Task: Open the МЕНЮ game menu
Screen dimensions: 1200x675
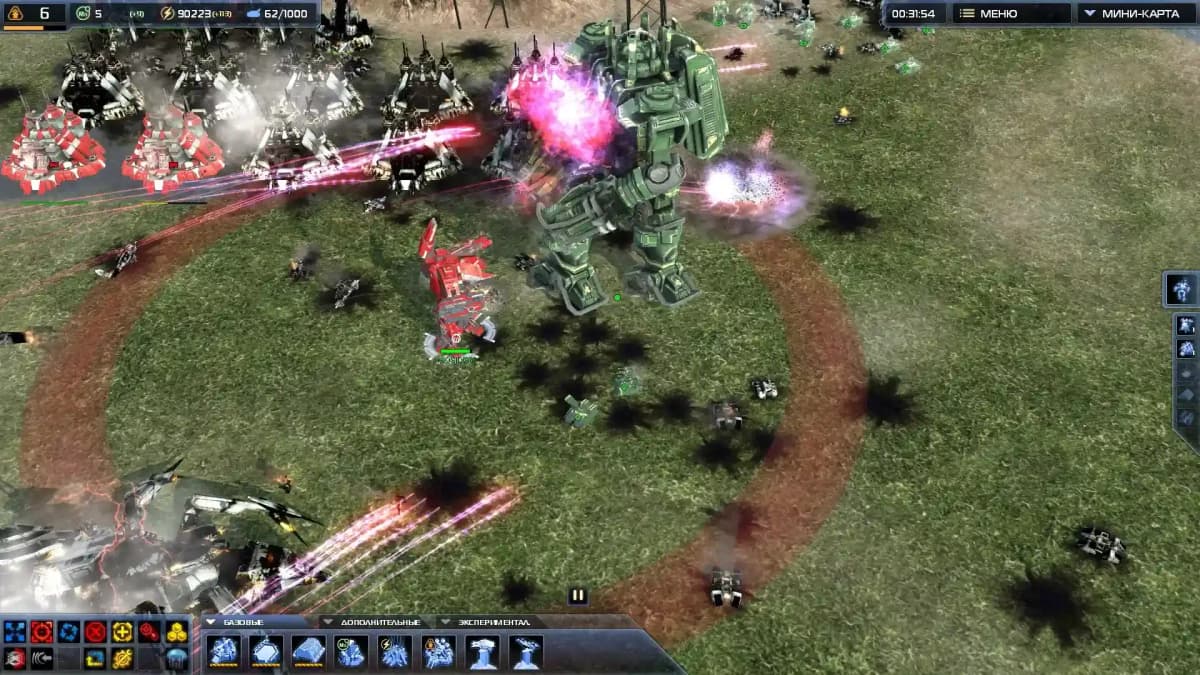Action: (x=1010, y=14)
